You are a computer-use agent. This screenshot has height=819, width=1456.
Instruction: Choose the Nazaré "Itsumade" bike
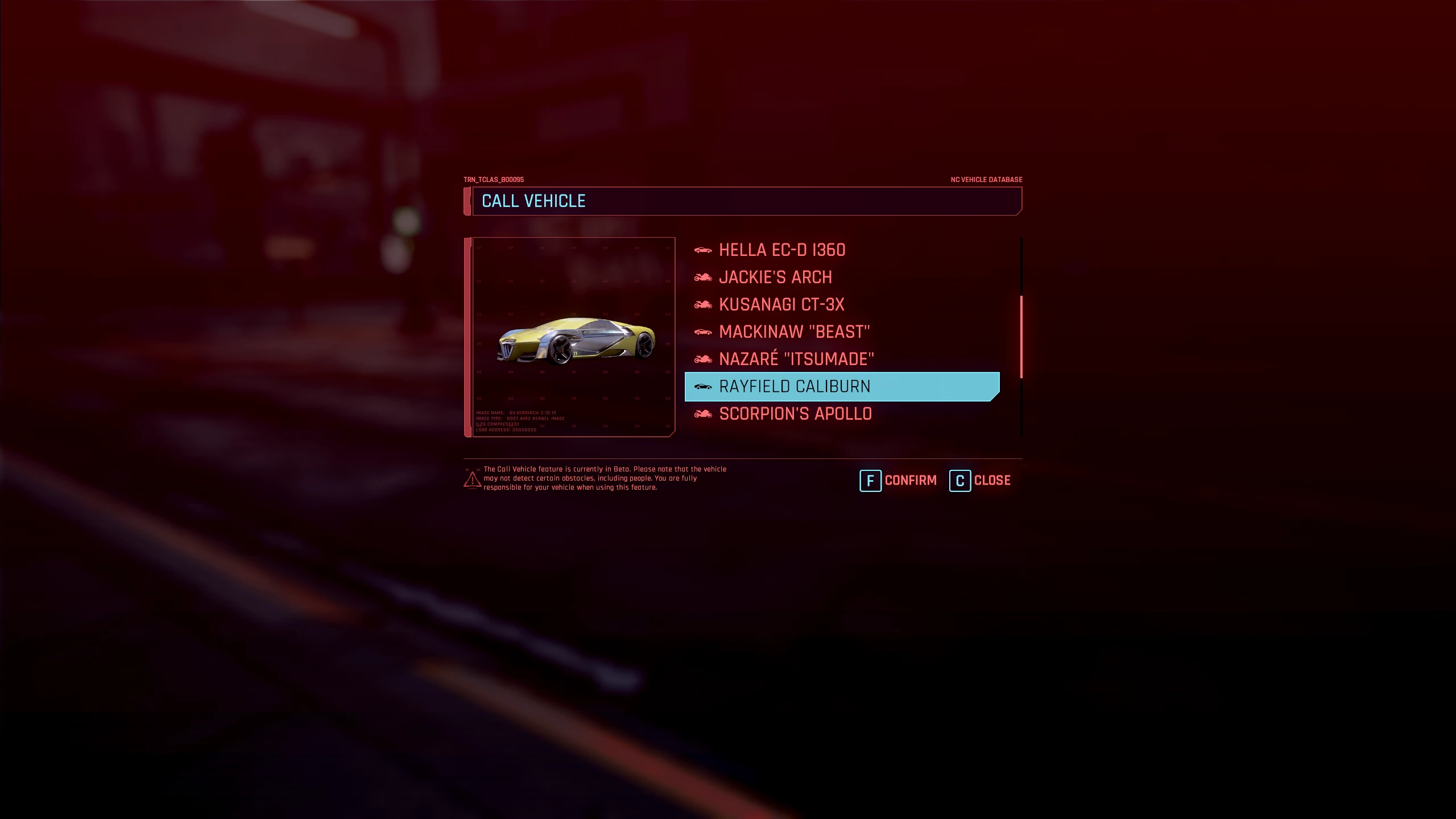point(796,359)
